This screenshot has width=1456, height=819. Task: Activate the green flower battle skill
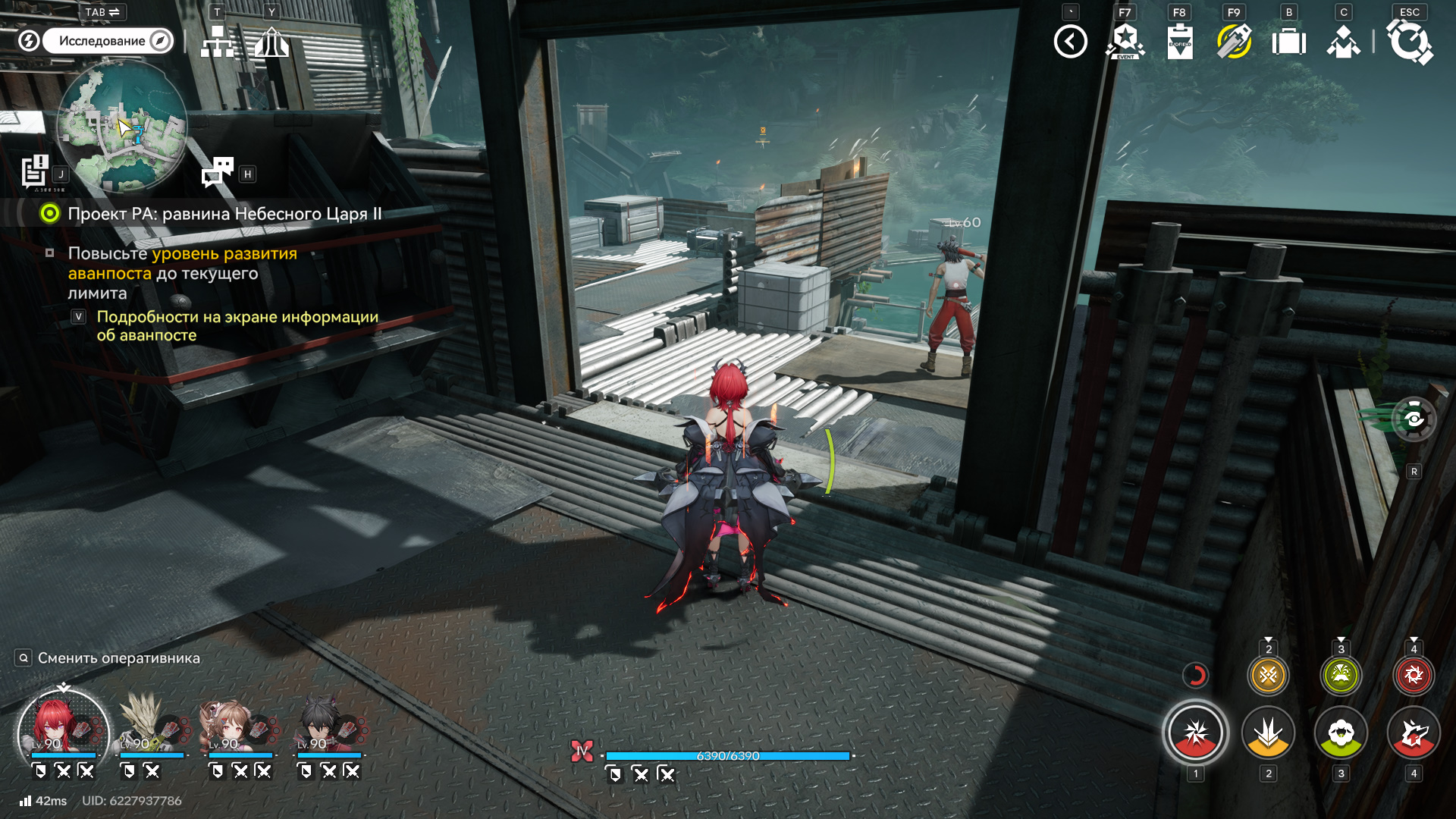pos(1341,733)
